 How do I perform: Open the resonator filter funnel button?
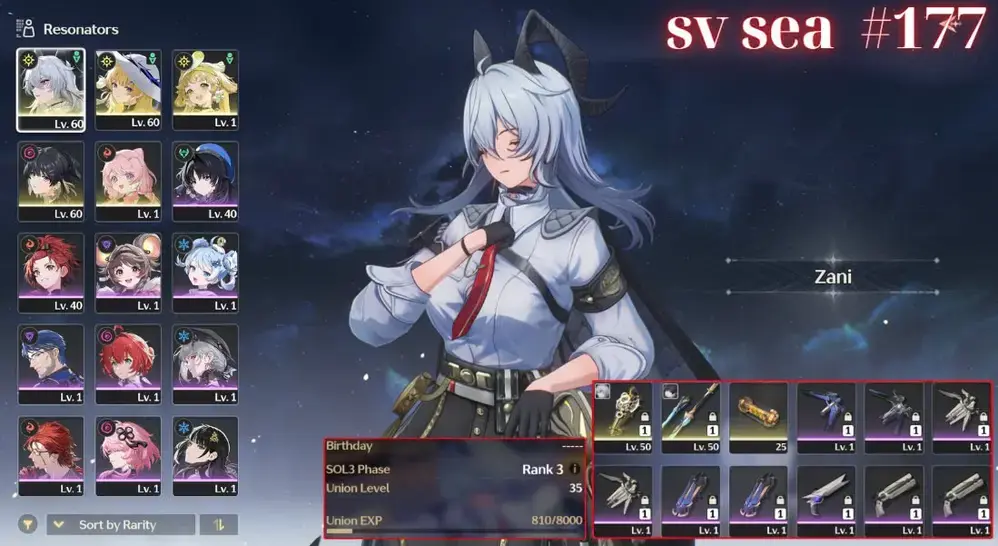point(29,525)
